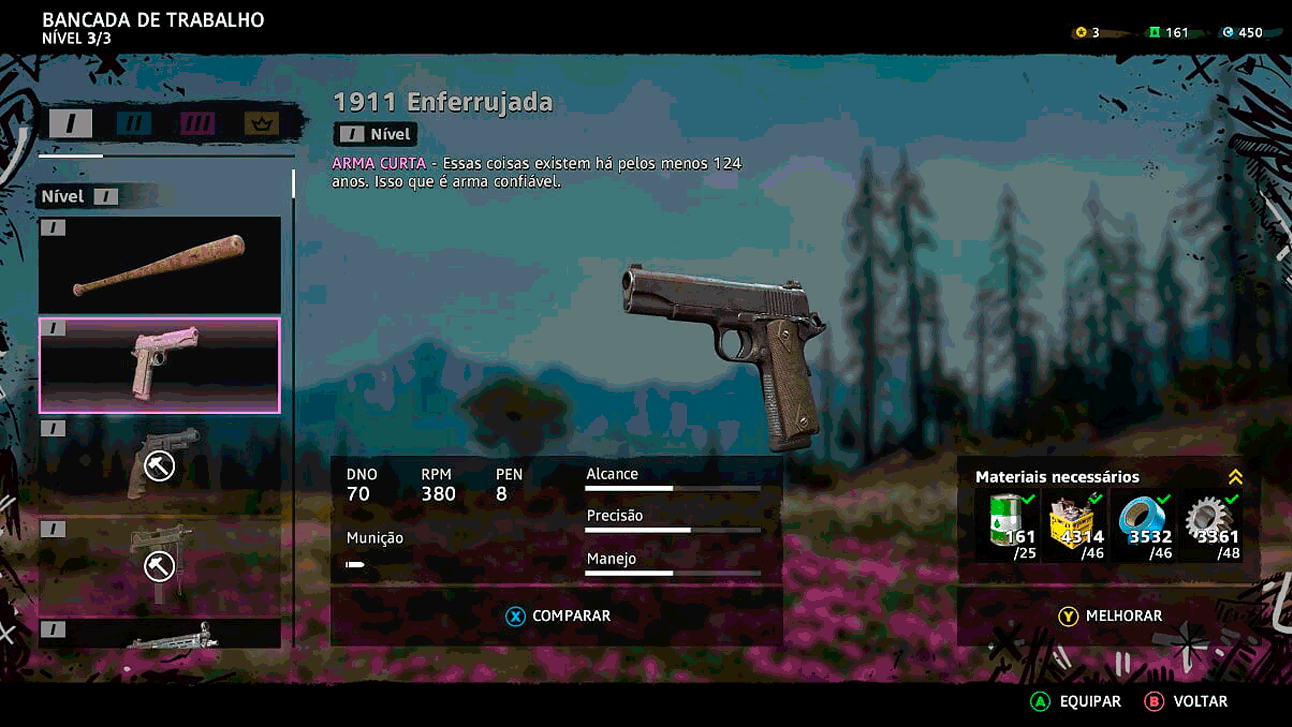This screenshot has height=727, width=1292.
Task: Open the tier II weapons tab
Action: point(134,124)
